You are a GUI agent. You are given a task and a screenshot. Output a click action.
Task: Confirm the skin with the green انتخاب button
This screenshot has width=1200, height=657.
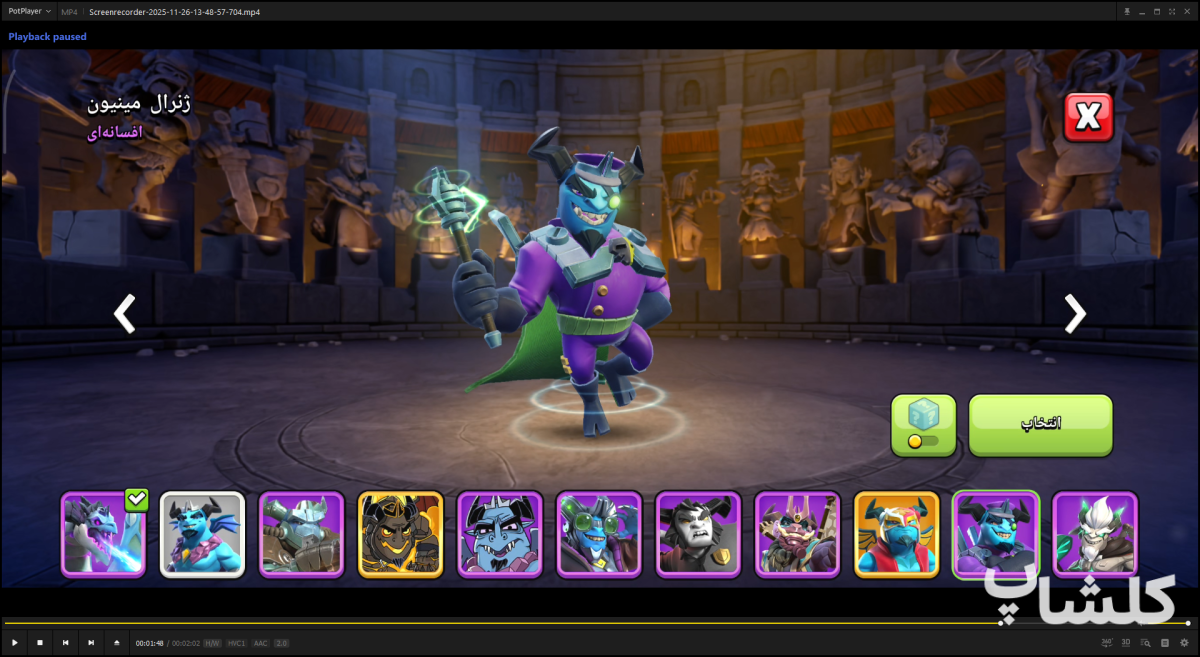click(1040, 425)
